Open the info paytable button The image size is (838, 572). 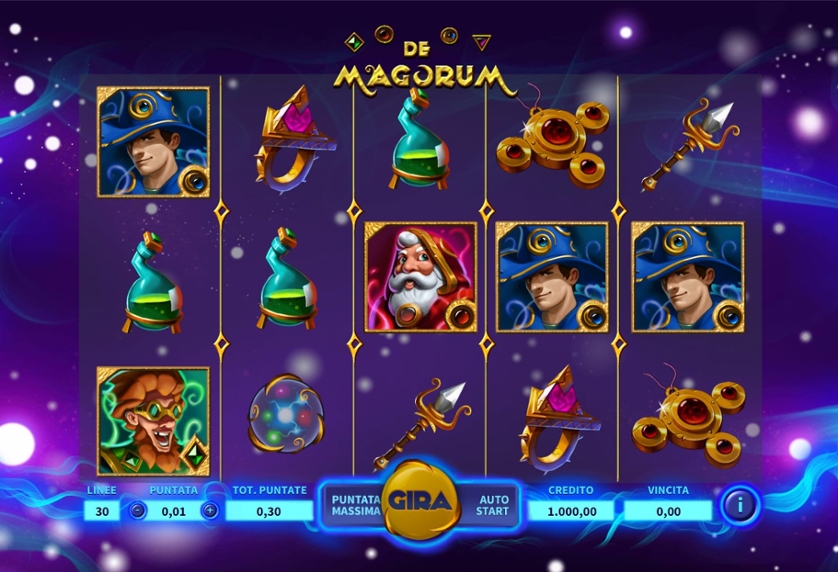pos(740,505)
